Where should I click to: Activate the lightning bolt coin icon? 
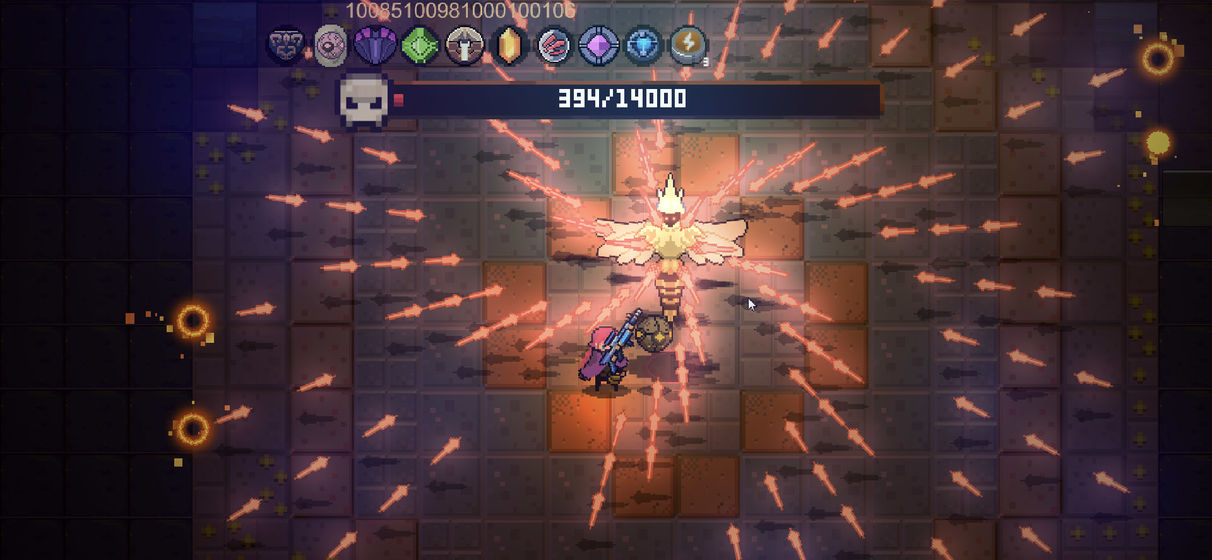click(688, 45)
